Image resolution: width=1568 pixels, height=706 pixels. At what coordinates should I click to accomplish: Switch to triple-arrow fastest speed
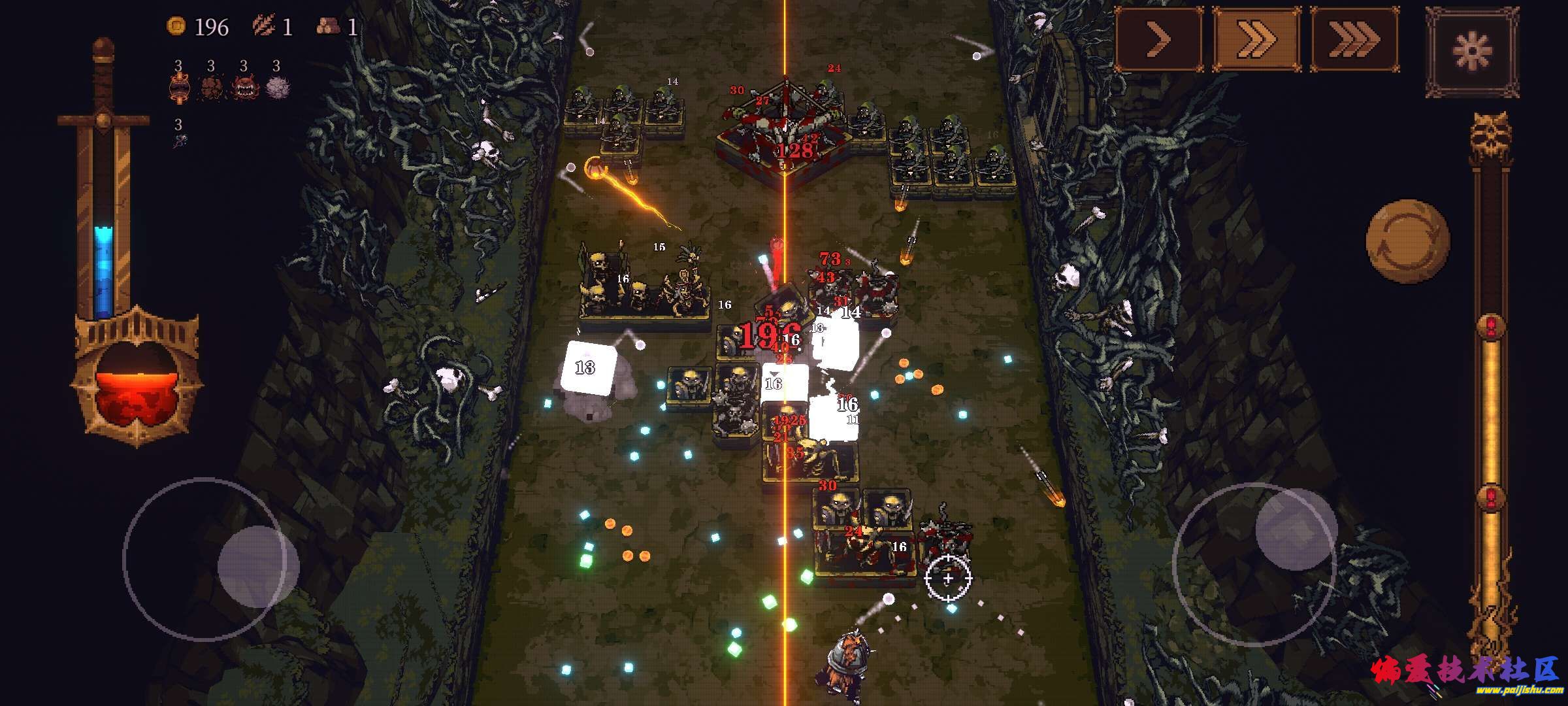(x=1354, y=40)
